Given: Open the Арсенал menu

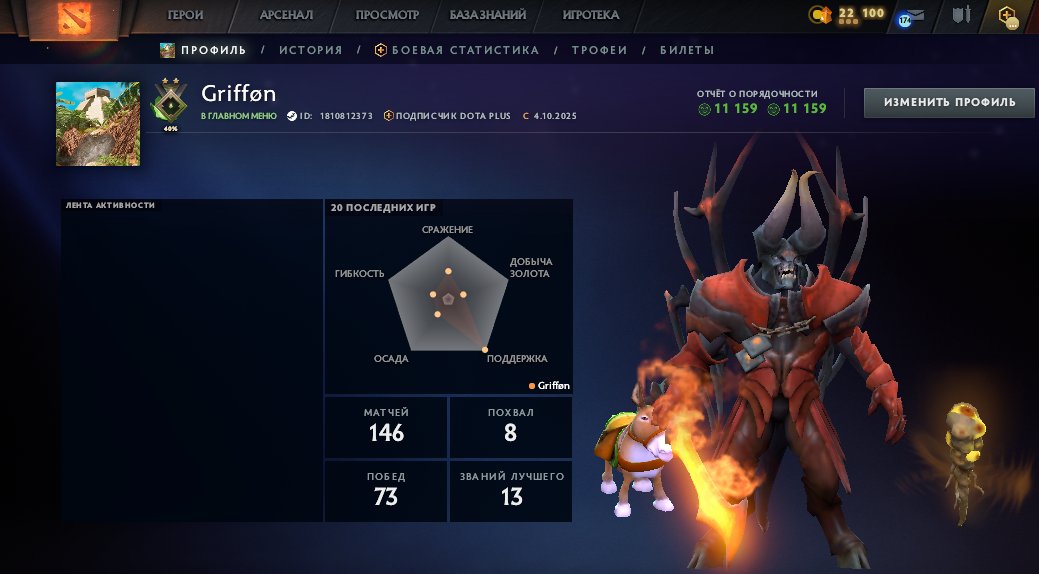Looking at the screenshot, I should pyautogui.click(x=287, y=15).
